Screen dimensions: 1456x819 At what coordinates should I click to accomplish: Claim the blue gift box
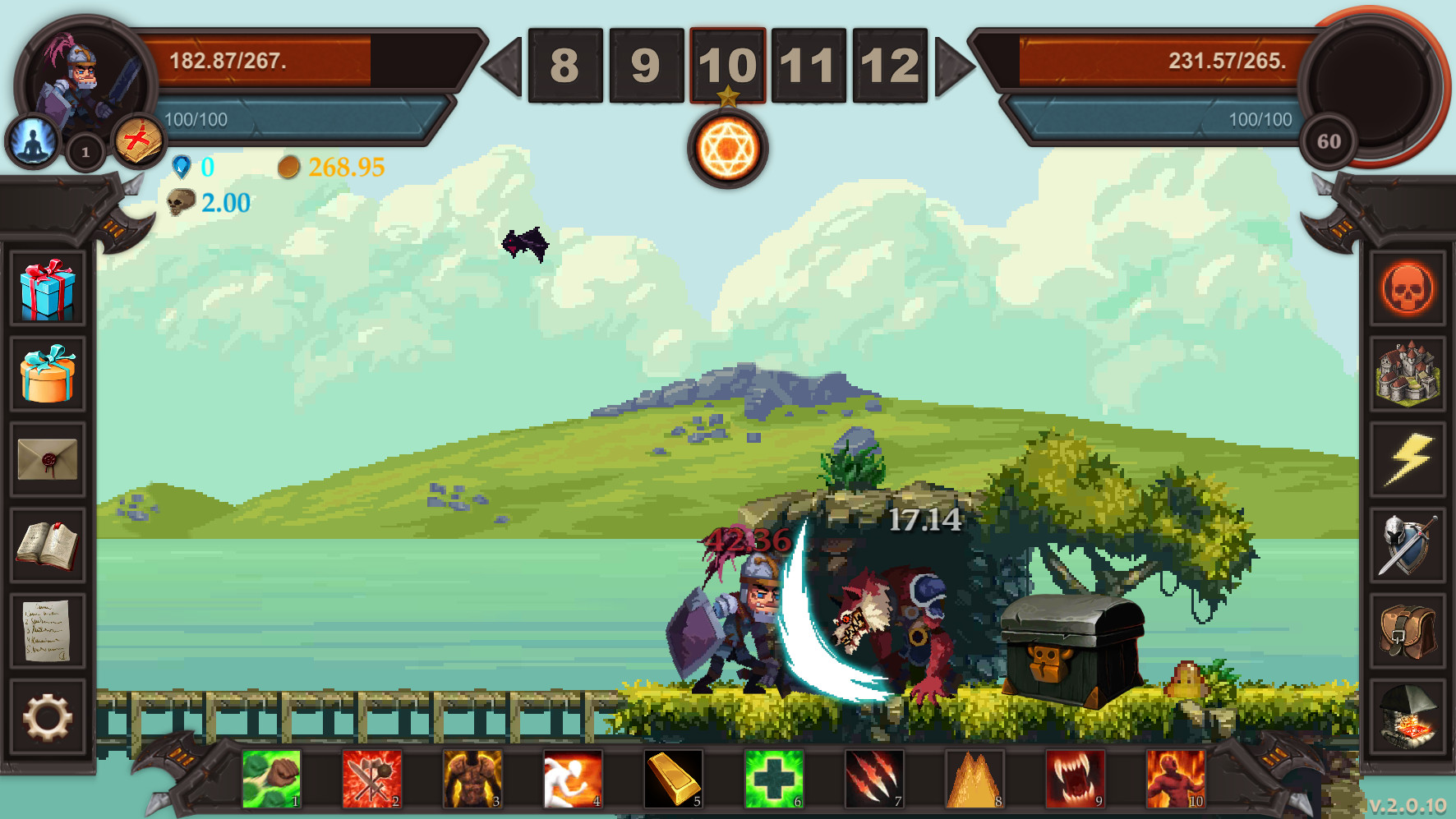[x=47, y=288]
